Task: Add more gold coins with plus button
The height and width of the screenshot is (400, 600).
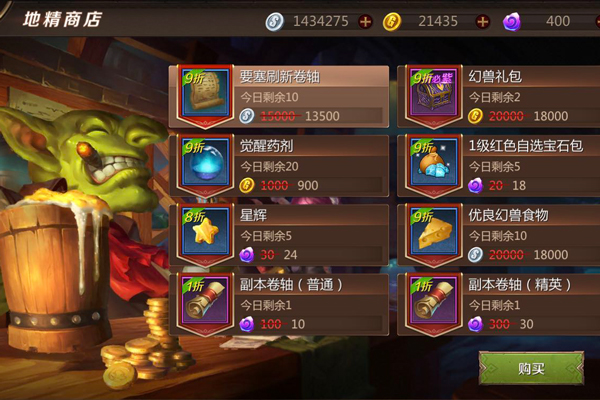Action: pyautogui.click(x=484, y=21)
